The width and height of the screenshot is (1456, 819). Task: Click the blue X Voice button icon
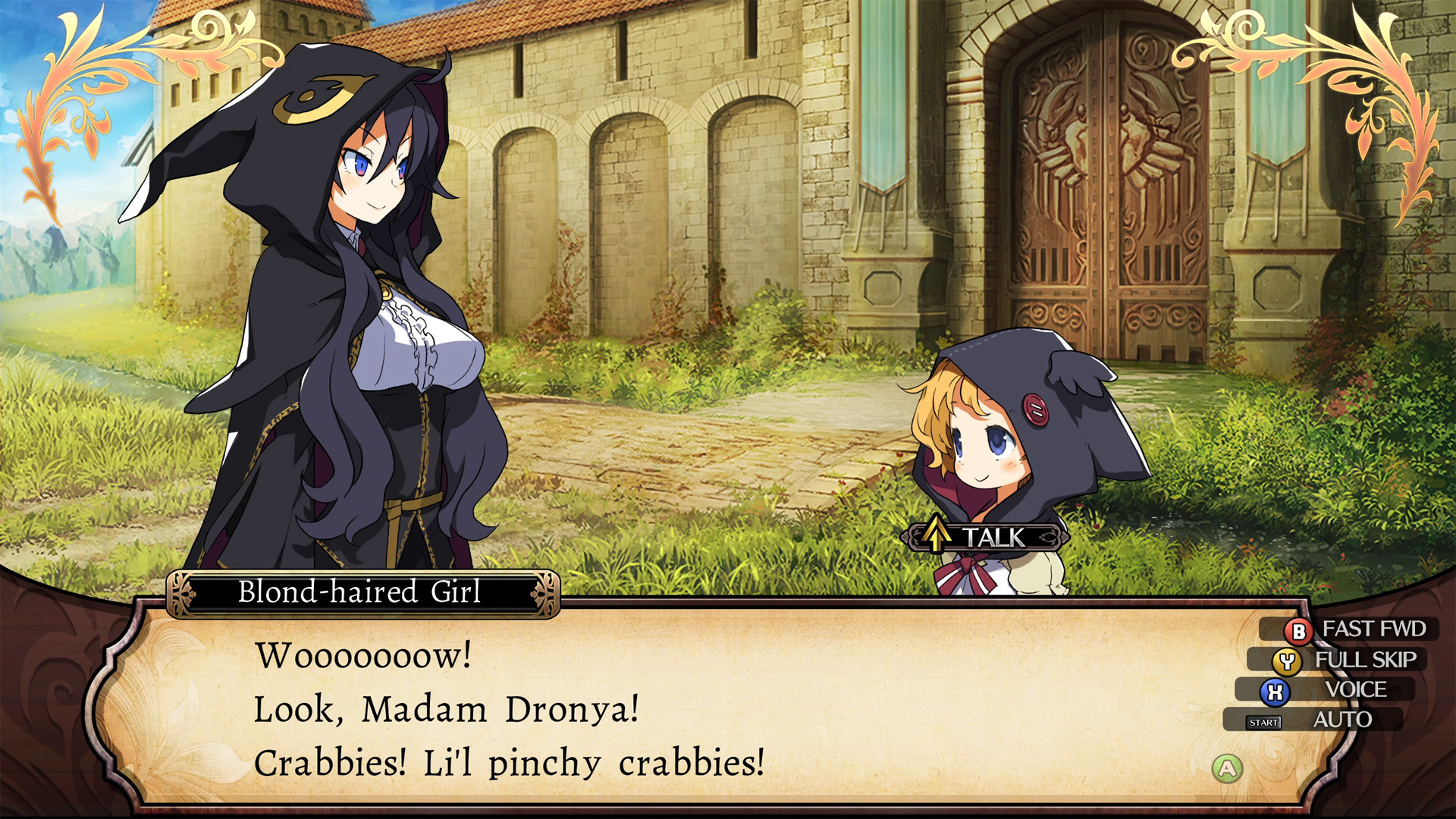click(1276, 690)
